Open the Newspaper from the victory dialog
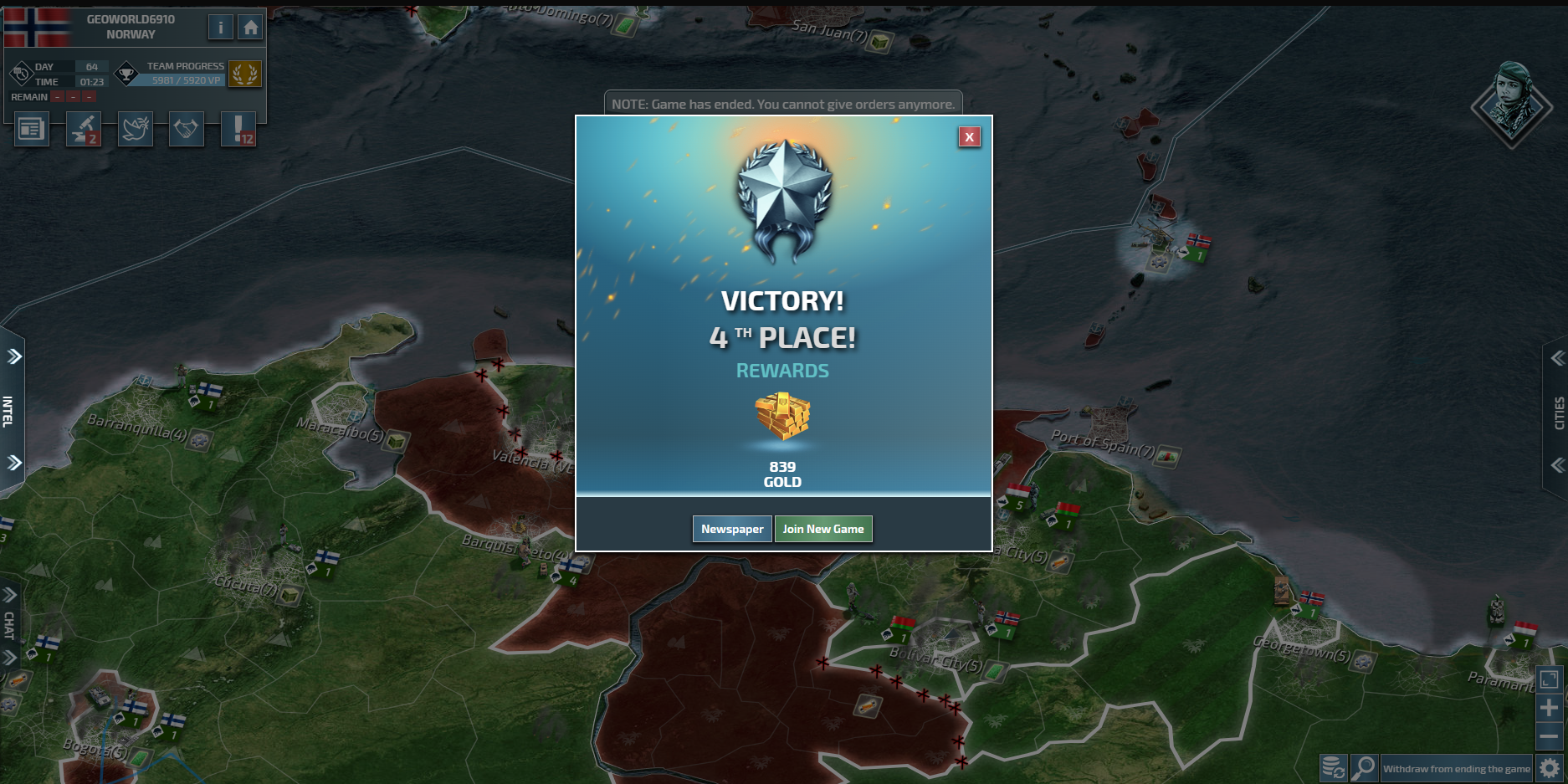The height and width of the screenshot is (784, 1568). [732, 529]
